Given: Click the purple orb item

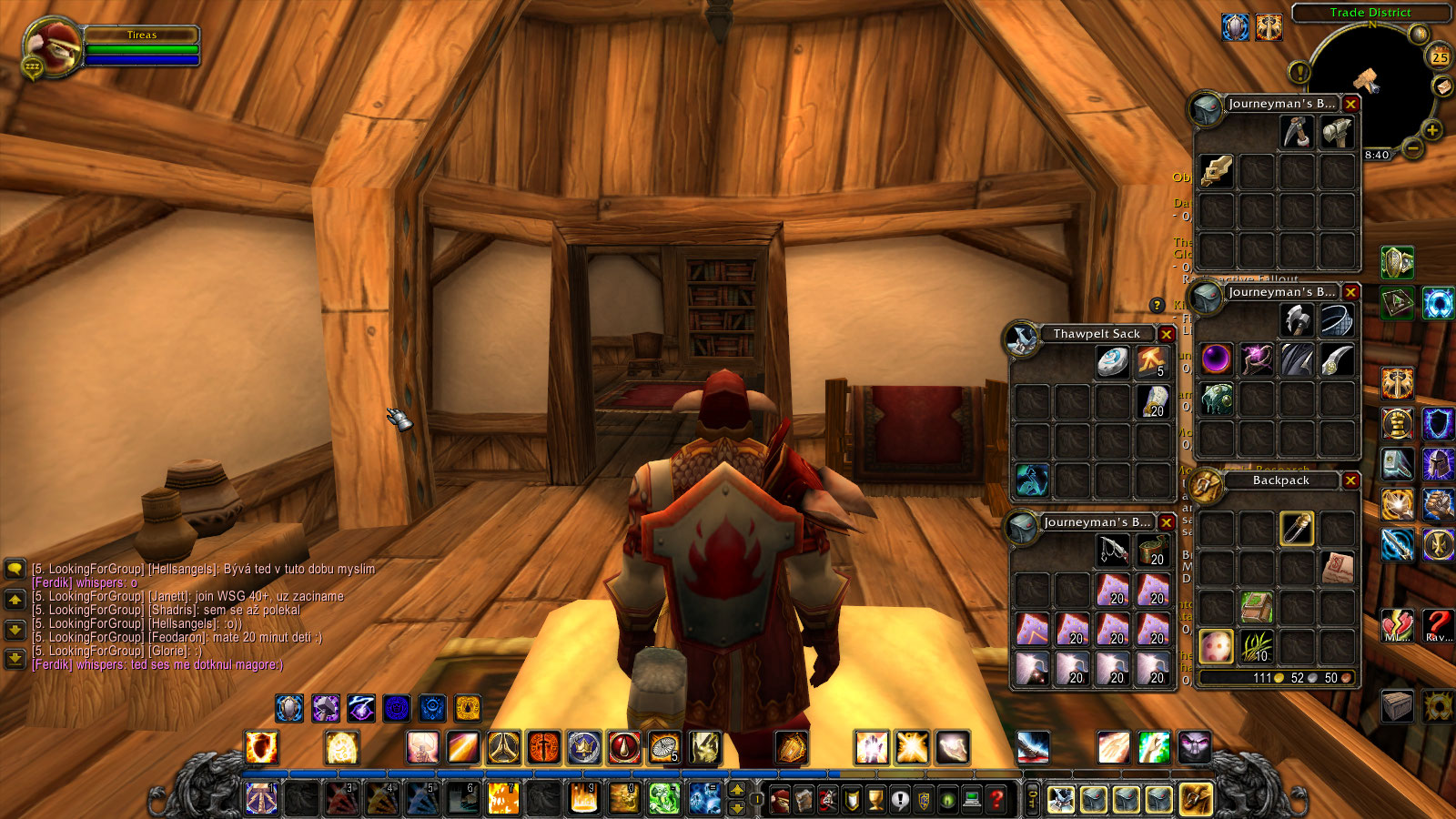Looking at the screenshot, I should (x=1217, y=359).
